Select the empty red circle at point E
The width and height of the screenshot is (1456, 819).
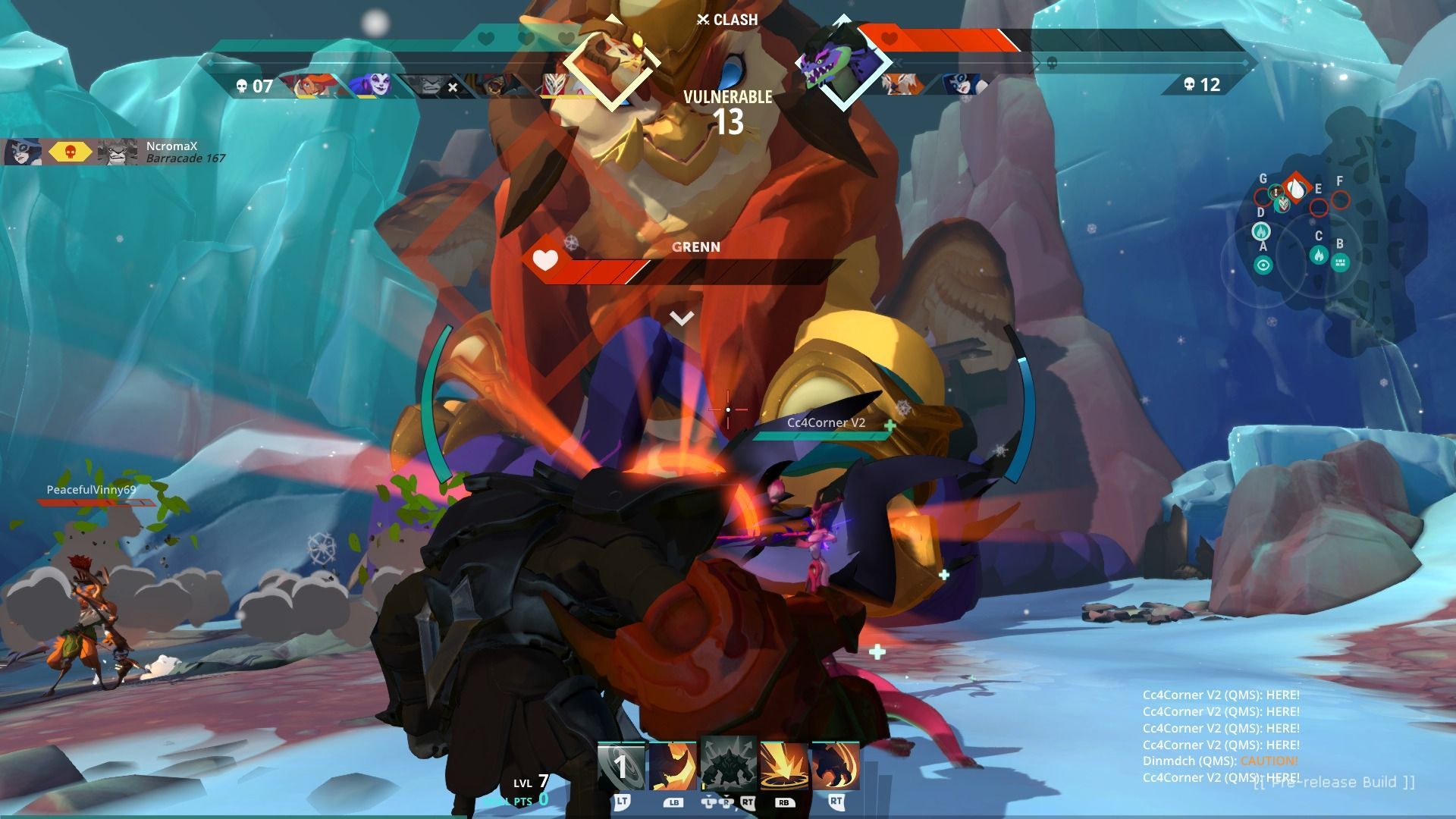click(1319, 206)
